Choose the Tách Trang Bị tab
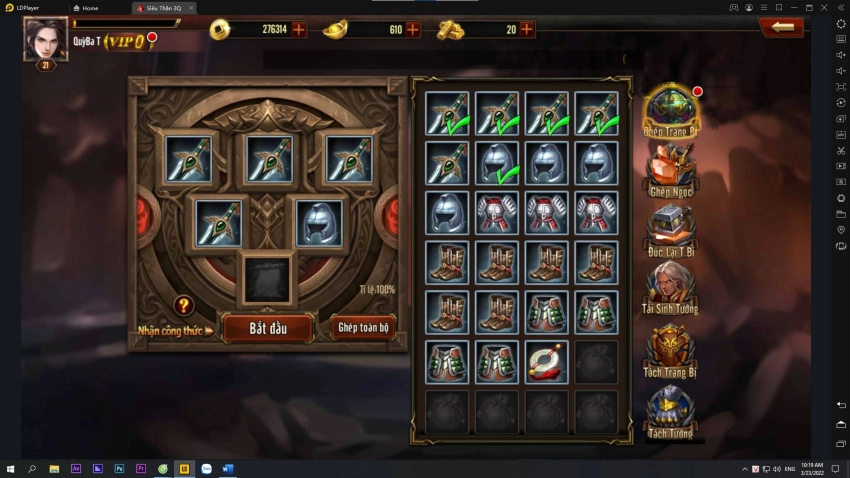This screenshot has width=850, height=478. pyautogui.click(x=671, y=352)
